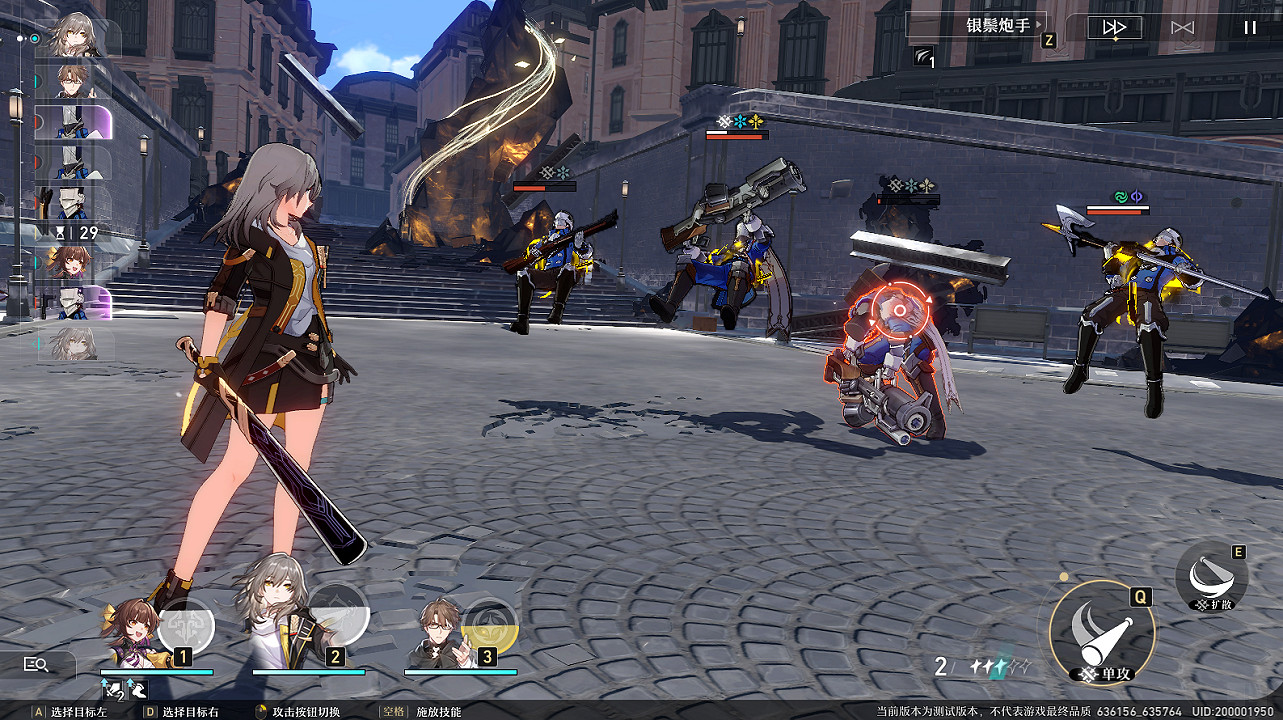Toggle the auto-battle button
This screenshot has width=1283, height=720.
pos(1183,28)
